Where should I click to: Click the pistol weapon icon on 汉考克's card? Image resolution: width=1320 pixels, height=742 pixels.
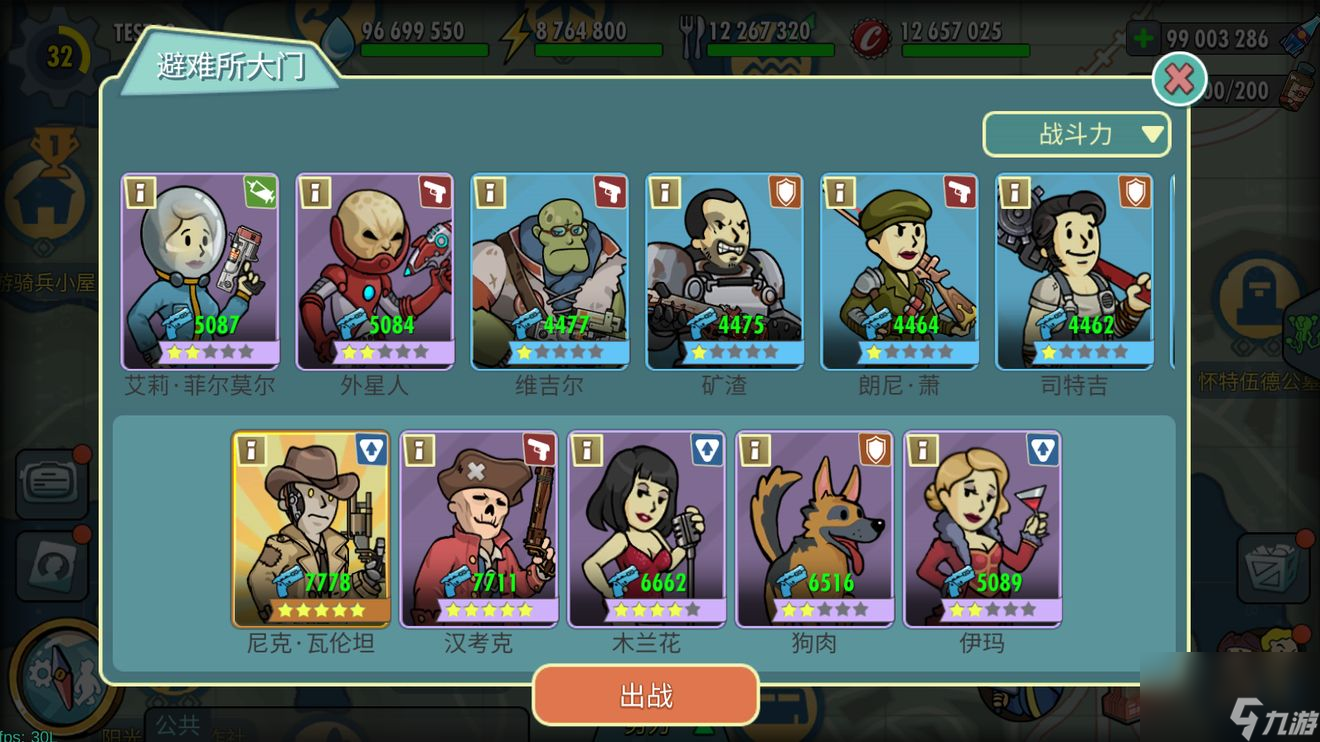[x=539, y=451]
